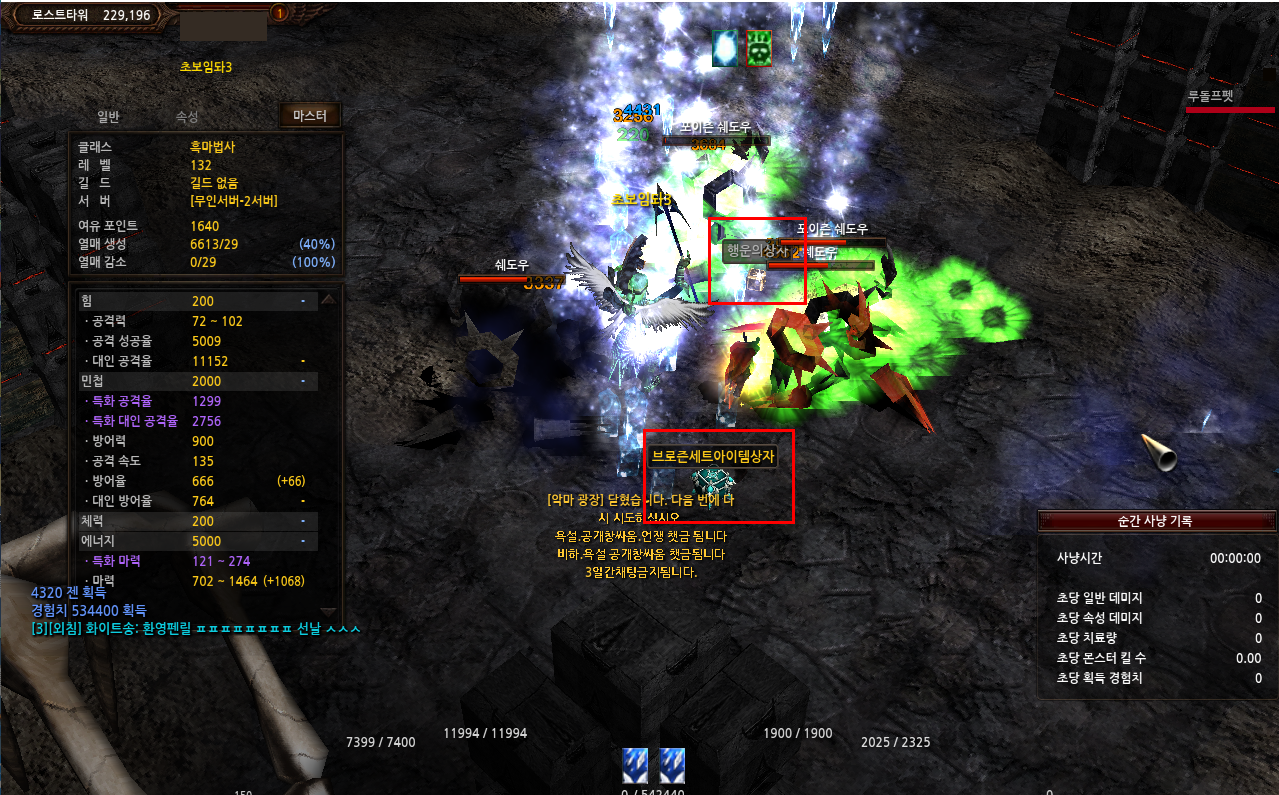The image size is (1279, 795).
Task: Click the round number 1 badge
Action: (279, 14)
